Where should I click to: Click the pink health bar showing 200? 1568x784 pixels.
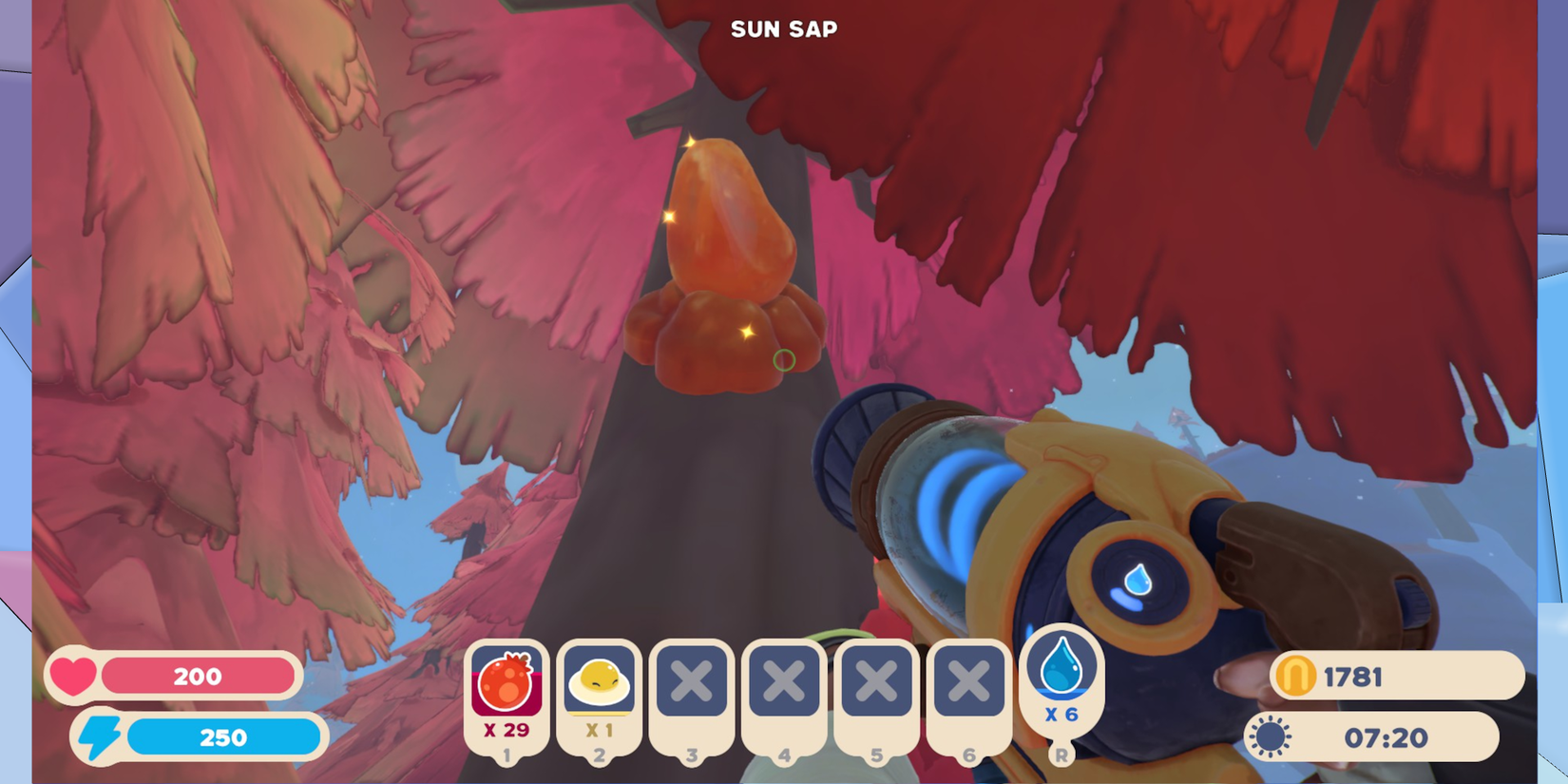click(200, 676)
